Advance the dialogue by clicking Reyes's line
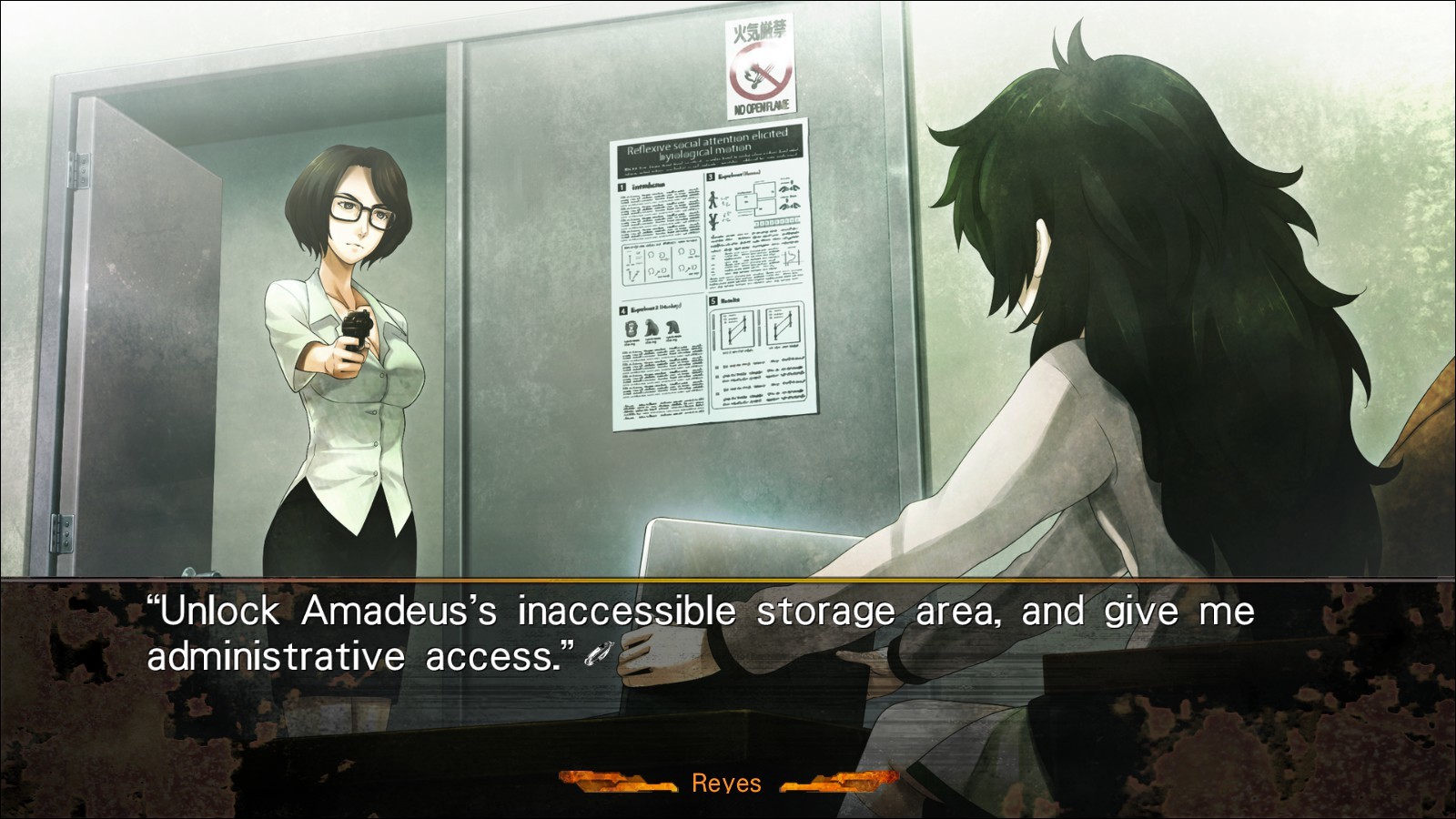This screenshot has width=1456, height=819. (701, 632)
